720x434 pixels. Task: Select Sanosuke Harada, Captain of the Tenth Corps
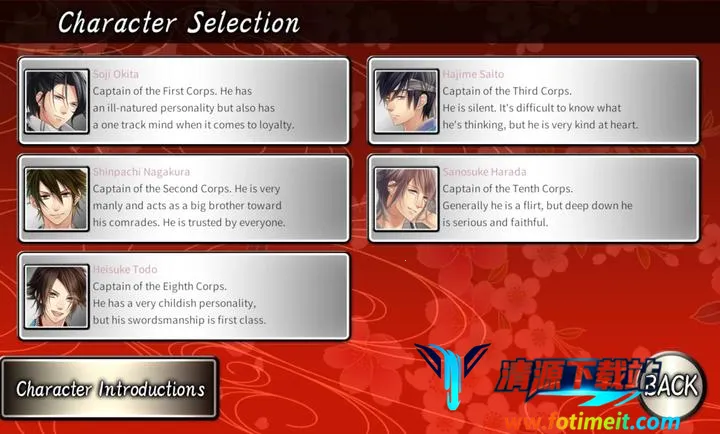(x=533, y=198)
